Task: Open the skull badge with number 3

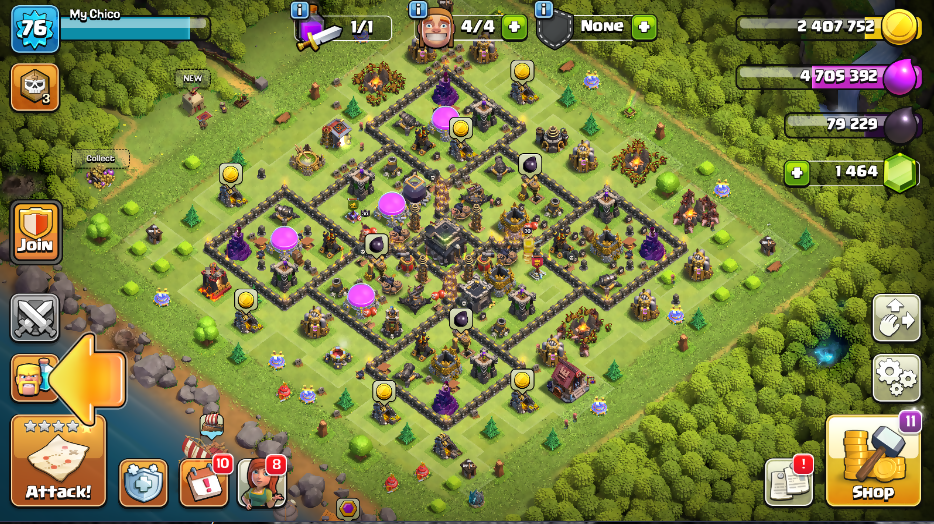Action: point(34,87)
